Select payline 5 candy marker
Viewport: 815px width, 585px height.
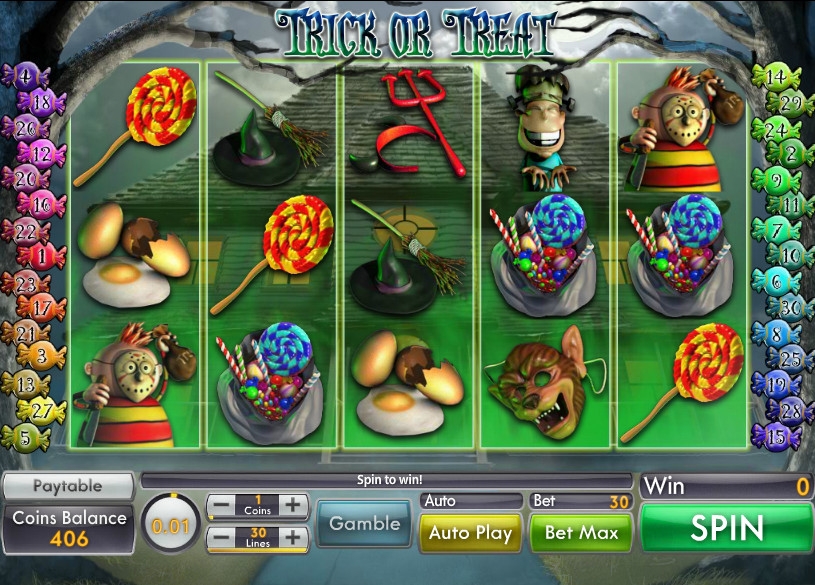22,436
